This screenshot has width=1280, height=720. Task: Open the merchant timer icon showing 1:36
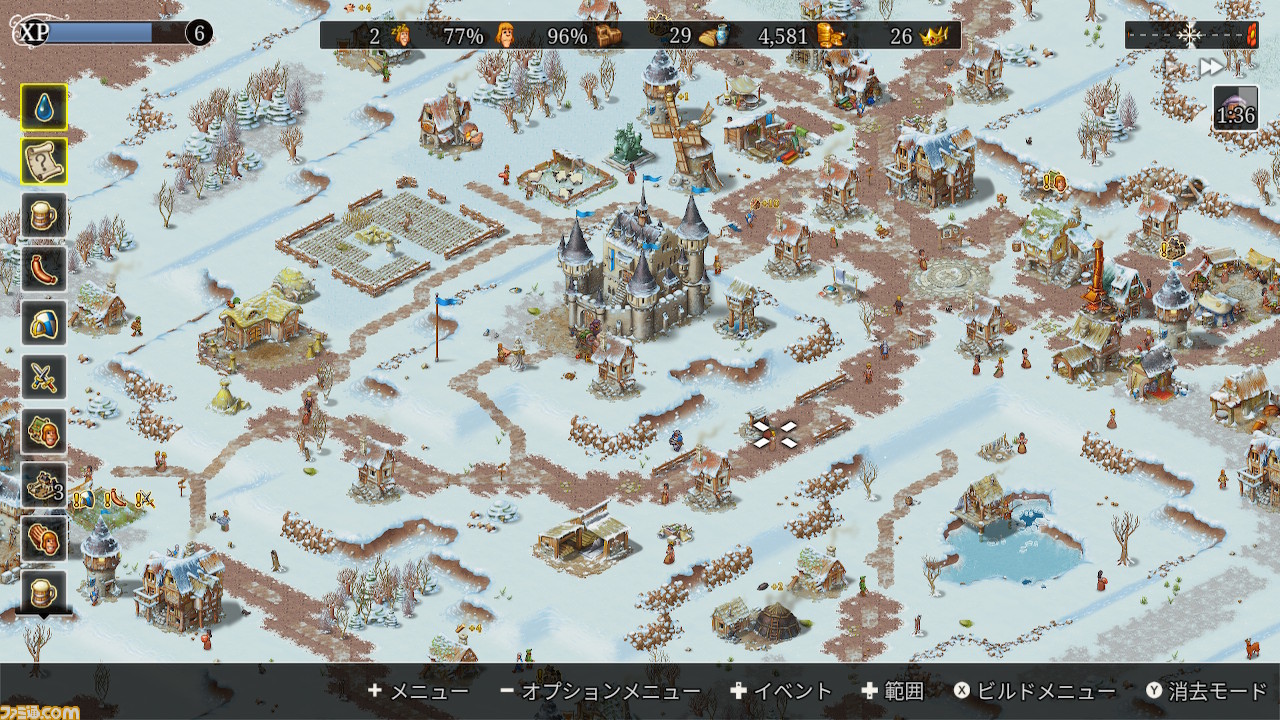tap(1235, 108)
